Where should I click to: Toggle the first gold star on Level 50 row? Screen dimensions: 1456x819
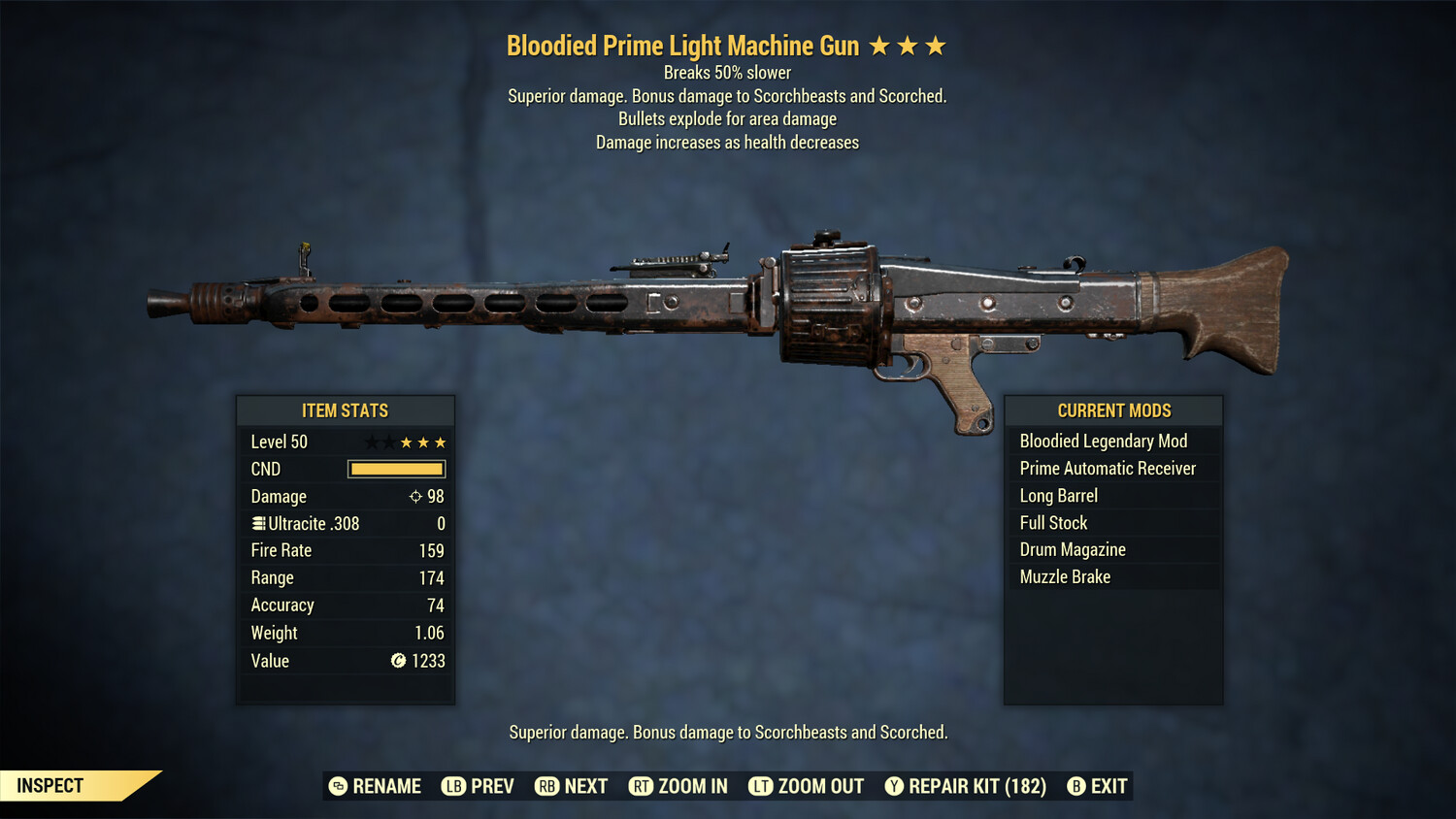click(407, 442)
